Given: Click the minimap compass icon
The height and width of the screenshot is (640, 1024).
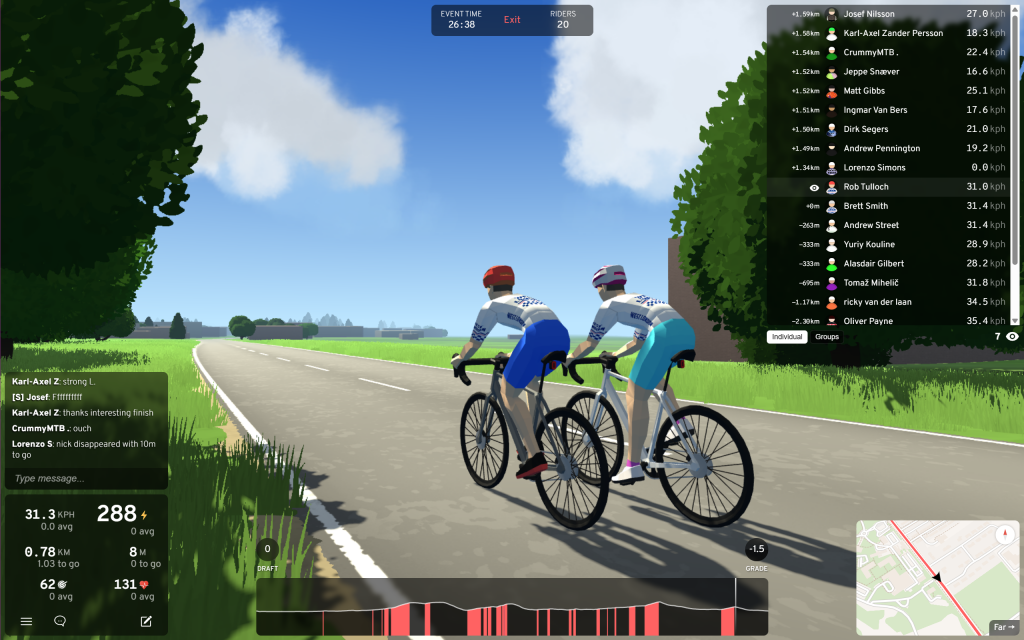Looking at the screenshot, I should coord(1003,535).
